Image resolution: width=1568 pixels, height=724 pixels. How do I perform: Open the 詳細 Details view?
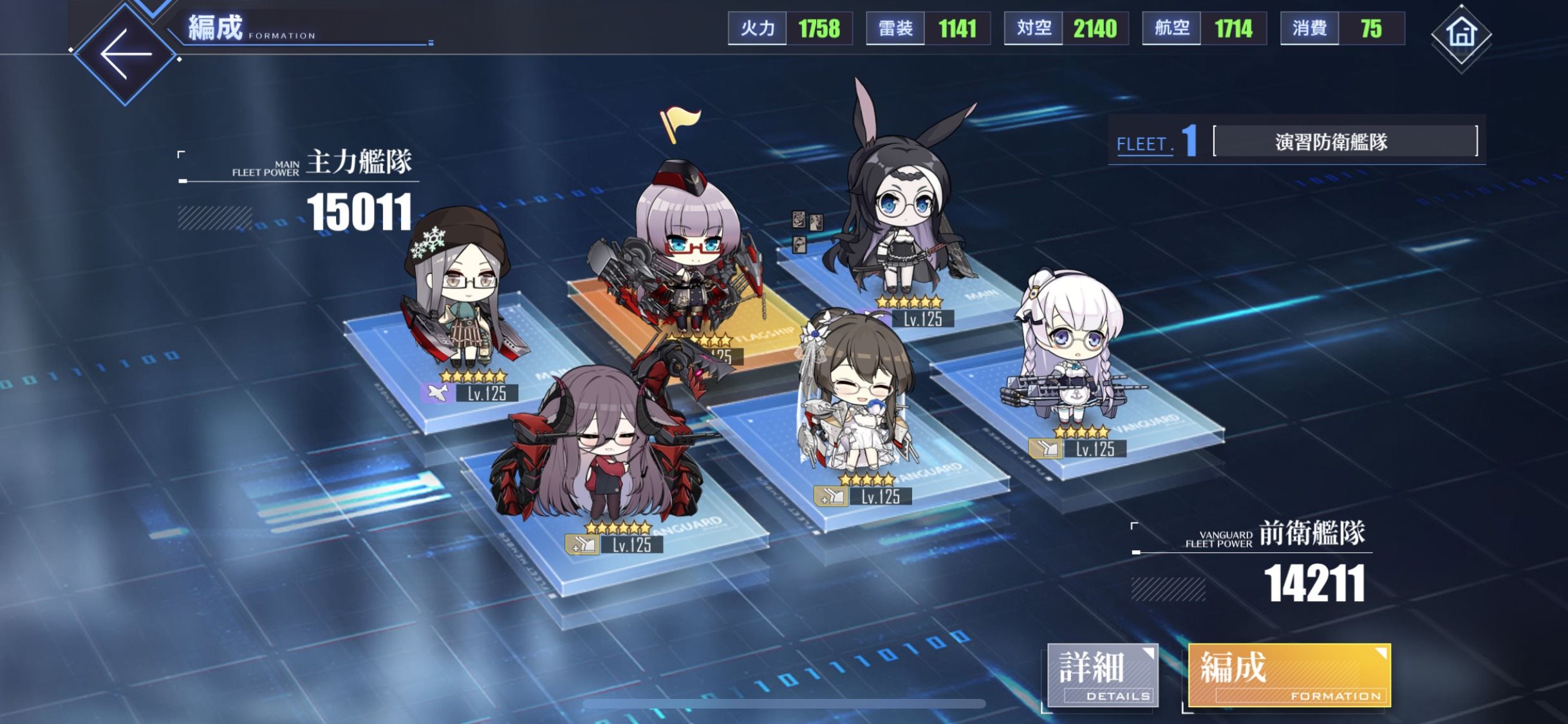pos(1102,675)
